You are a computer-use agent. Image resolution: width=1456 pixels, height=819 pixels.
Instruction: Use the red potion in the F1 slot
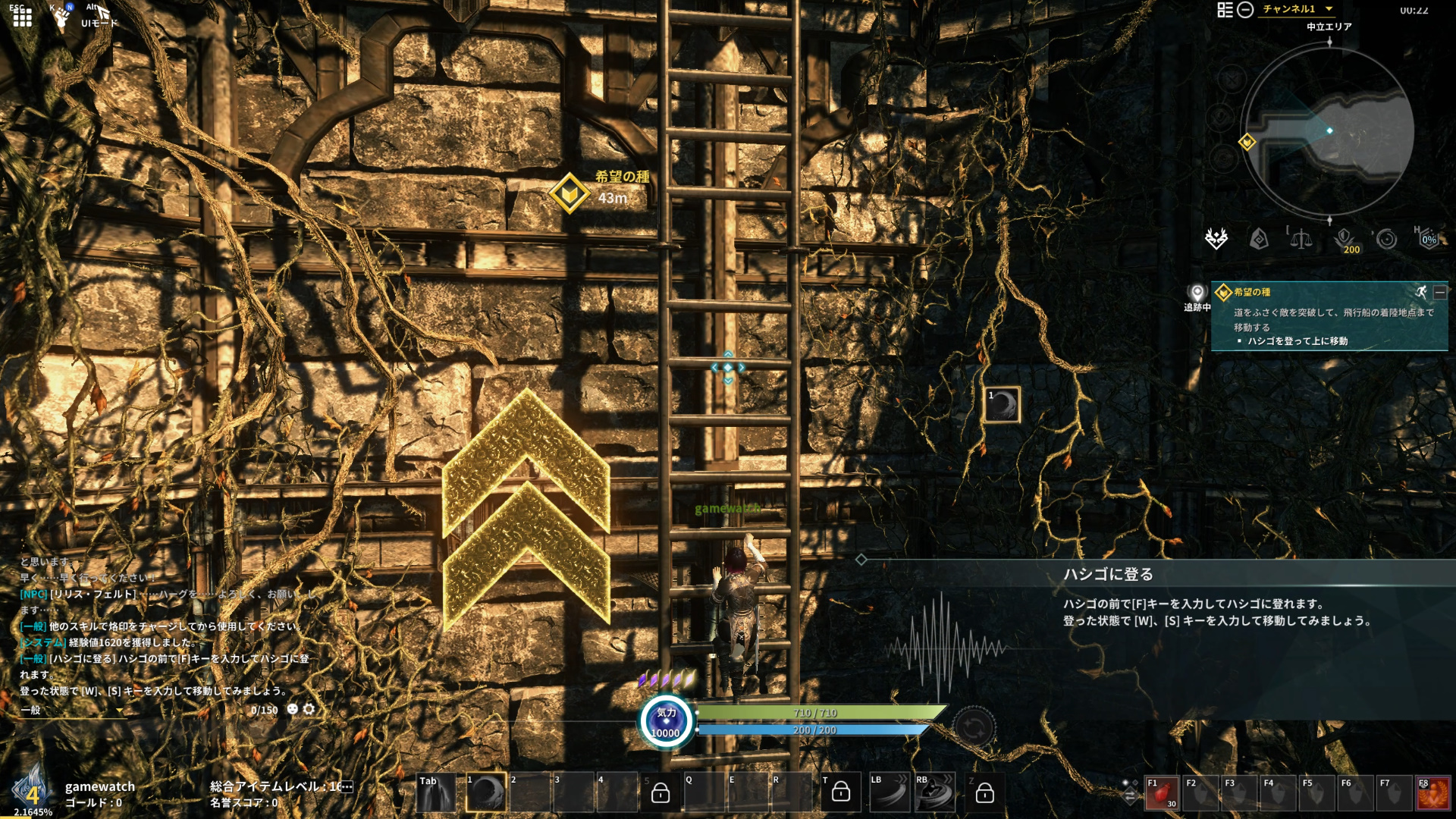1161,794
